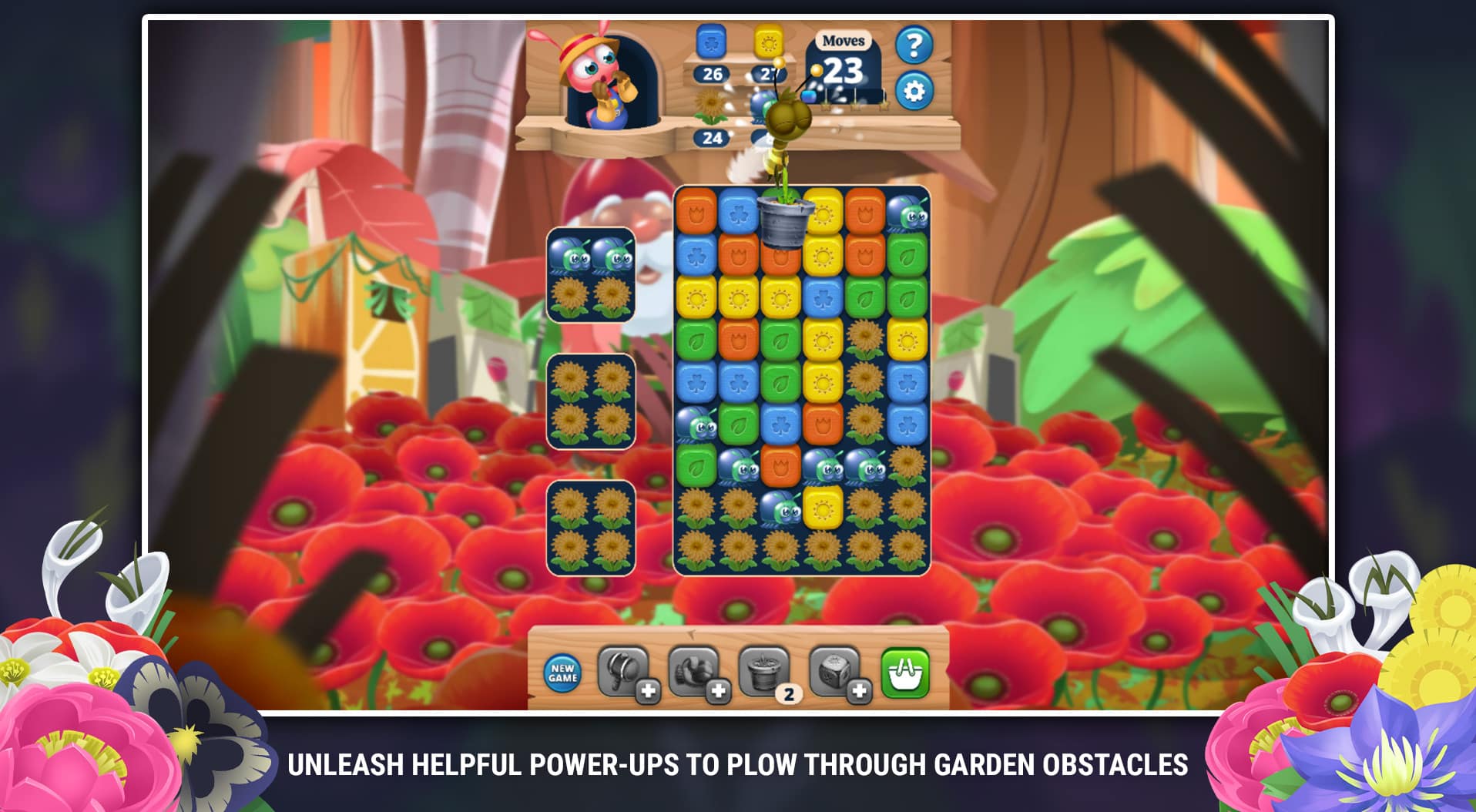Click the plus beside the glove power-up

(717, 691)
